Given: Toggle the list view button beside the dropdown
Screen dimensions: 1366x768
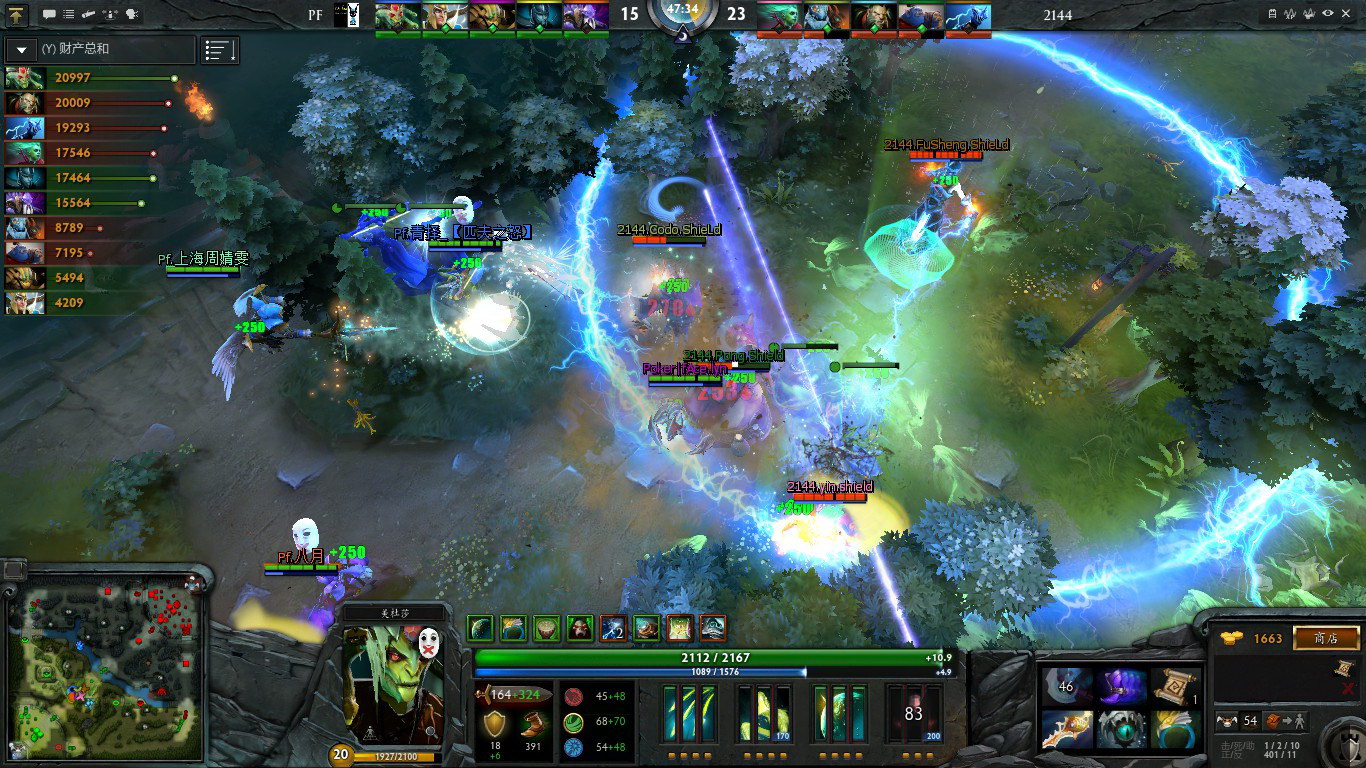Looking at the screenshot, I should pos(219,49).
